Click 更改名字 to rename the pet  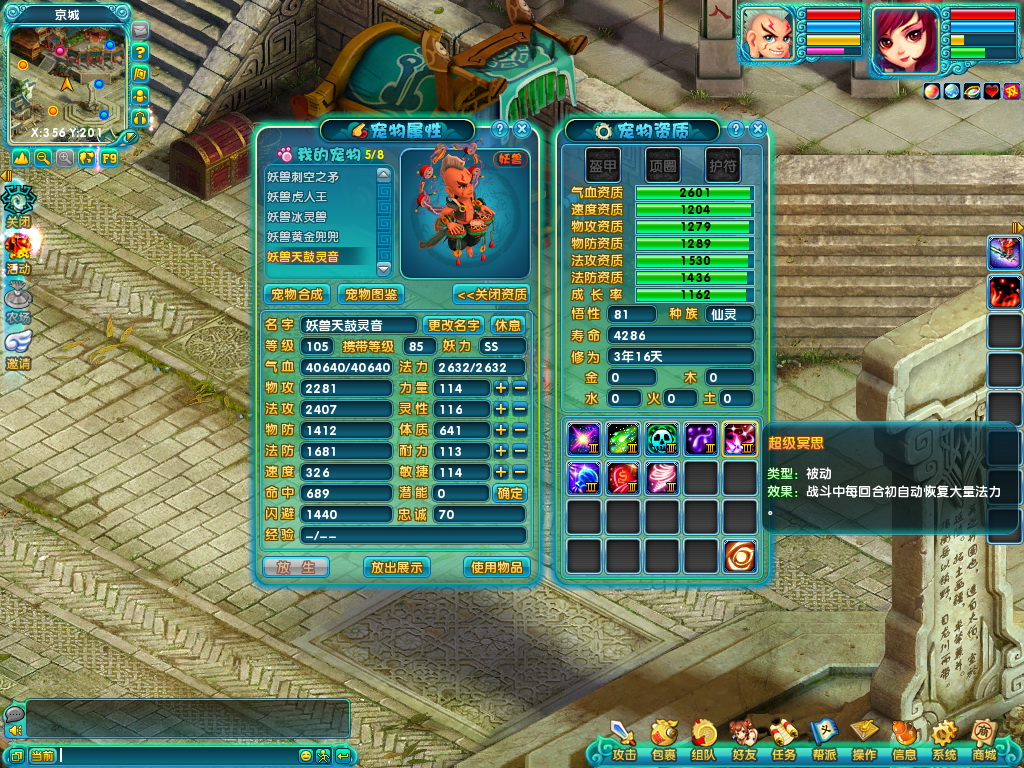(454, 325)
